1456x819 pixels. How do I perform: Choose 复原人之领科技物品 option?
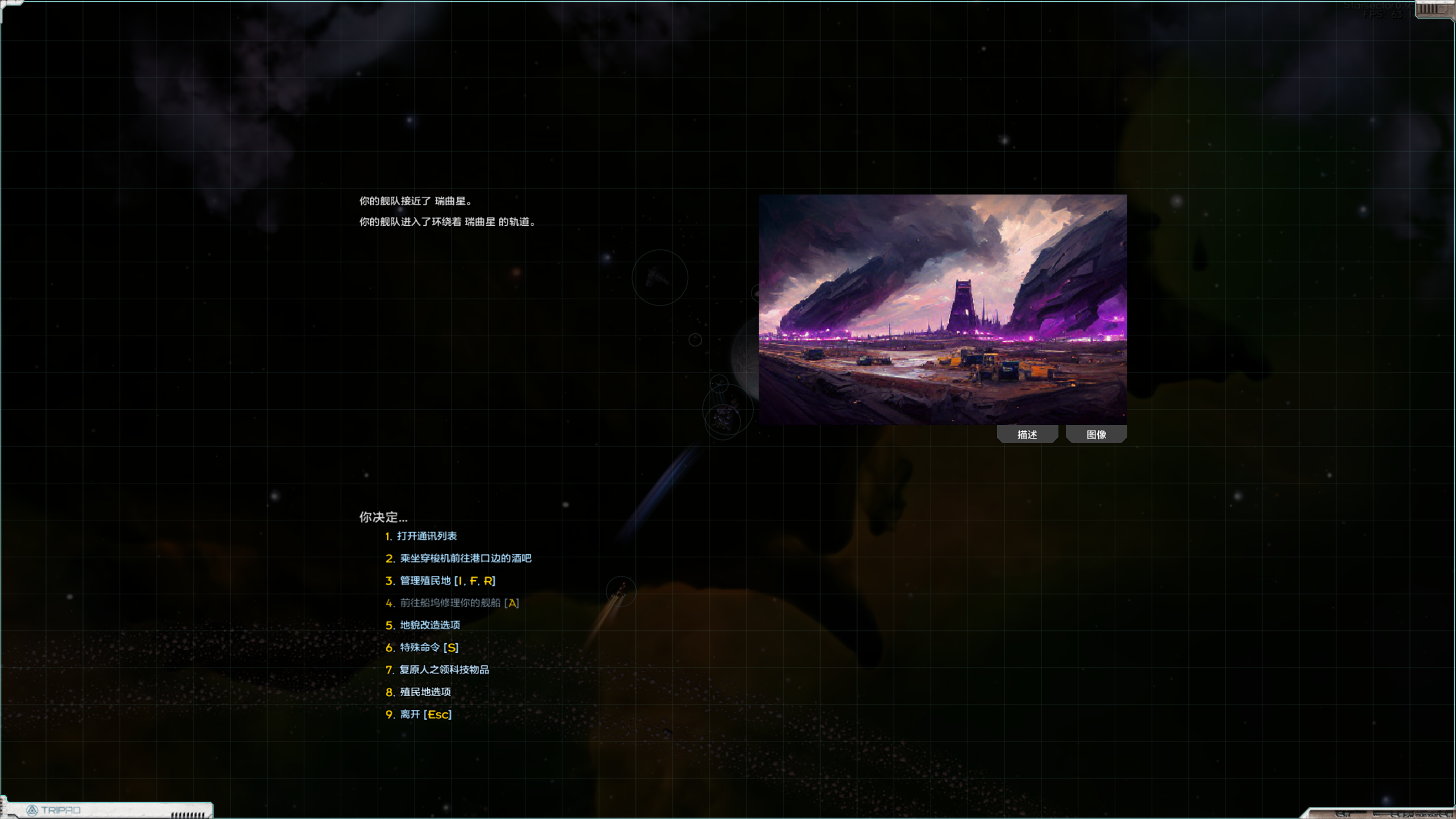pos(444,669)
